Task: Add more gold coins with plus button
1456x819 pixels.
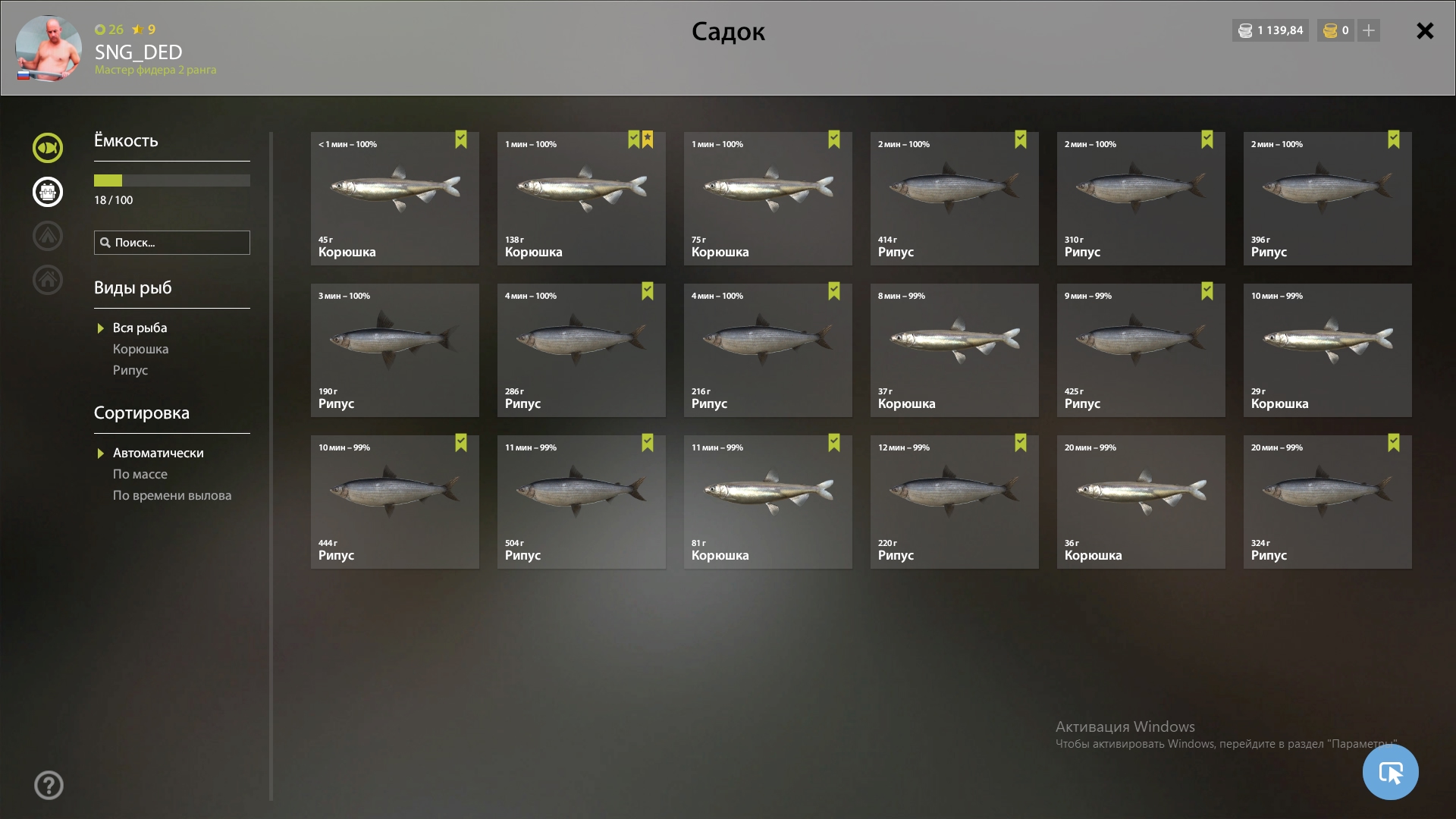Action: 1368,30
